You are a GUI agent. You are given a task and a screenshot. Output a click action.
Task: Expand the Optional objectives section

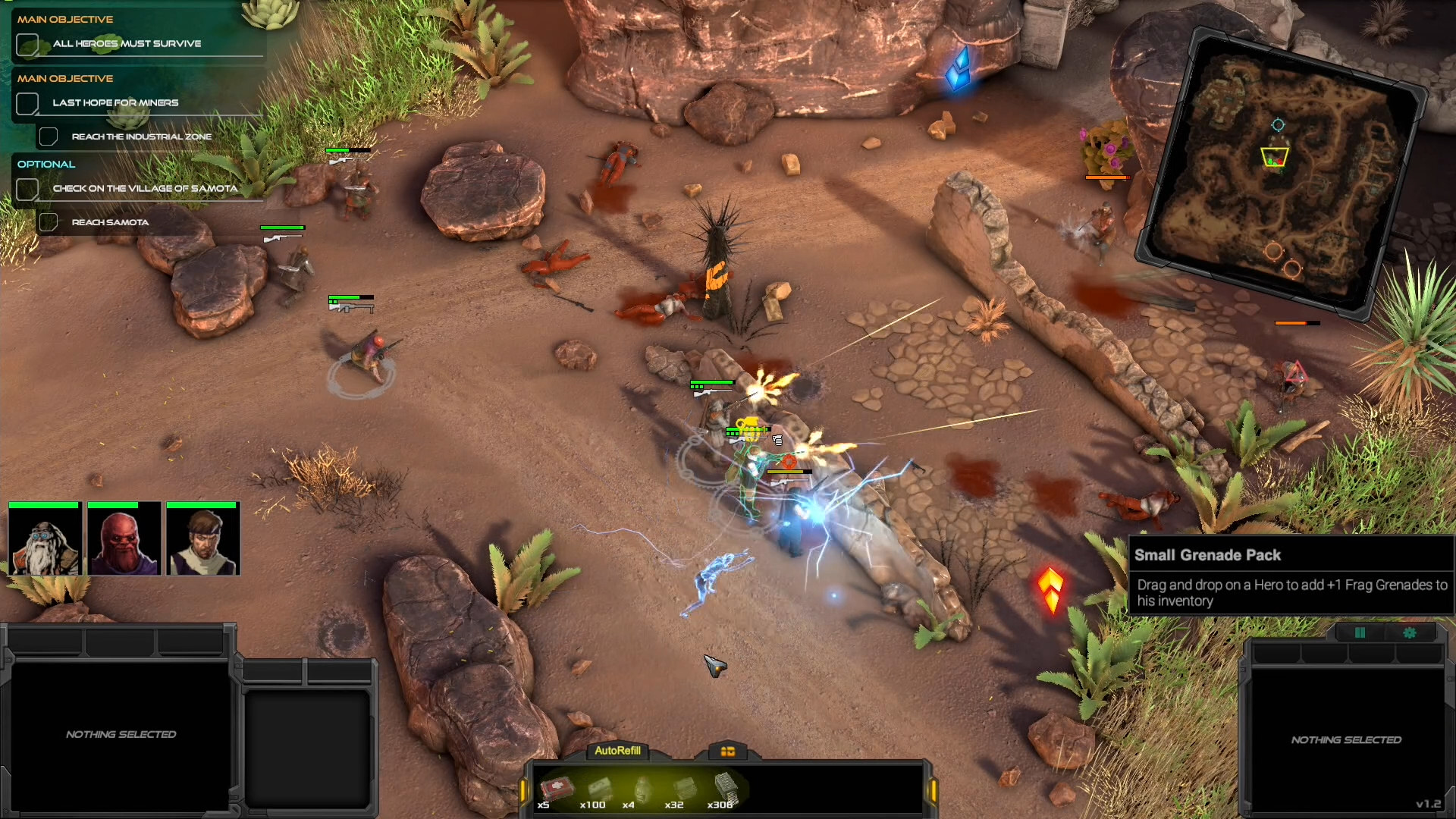(x=46, y=164)
